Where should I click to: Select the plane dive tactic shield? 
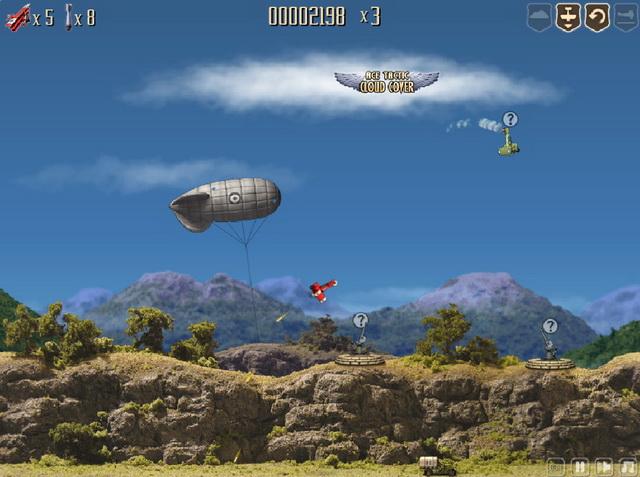[568, 17]
